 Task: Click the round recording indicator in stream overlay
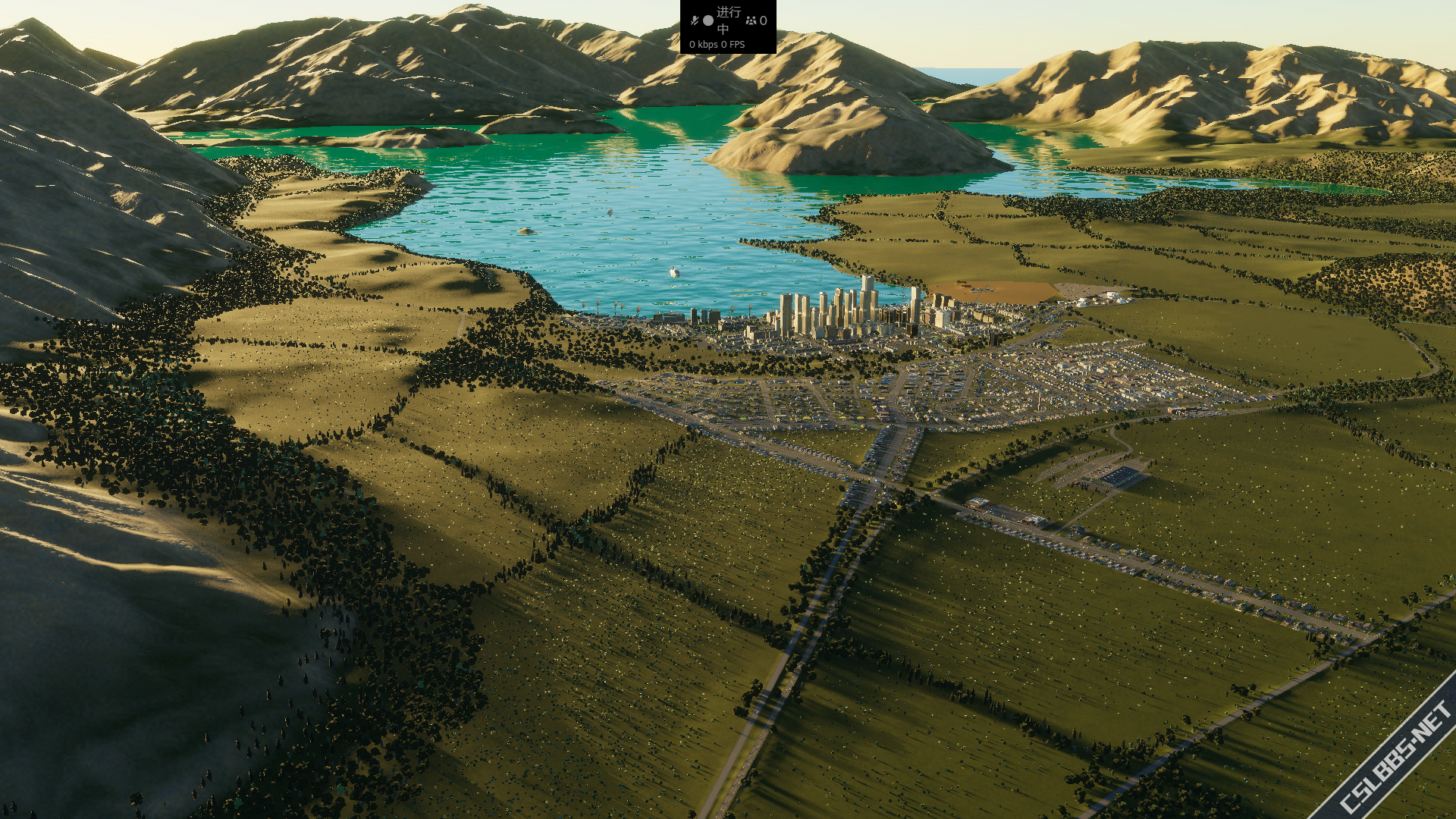coord(708,20)
